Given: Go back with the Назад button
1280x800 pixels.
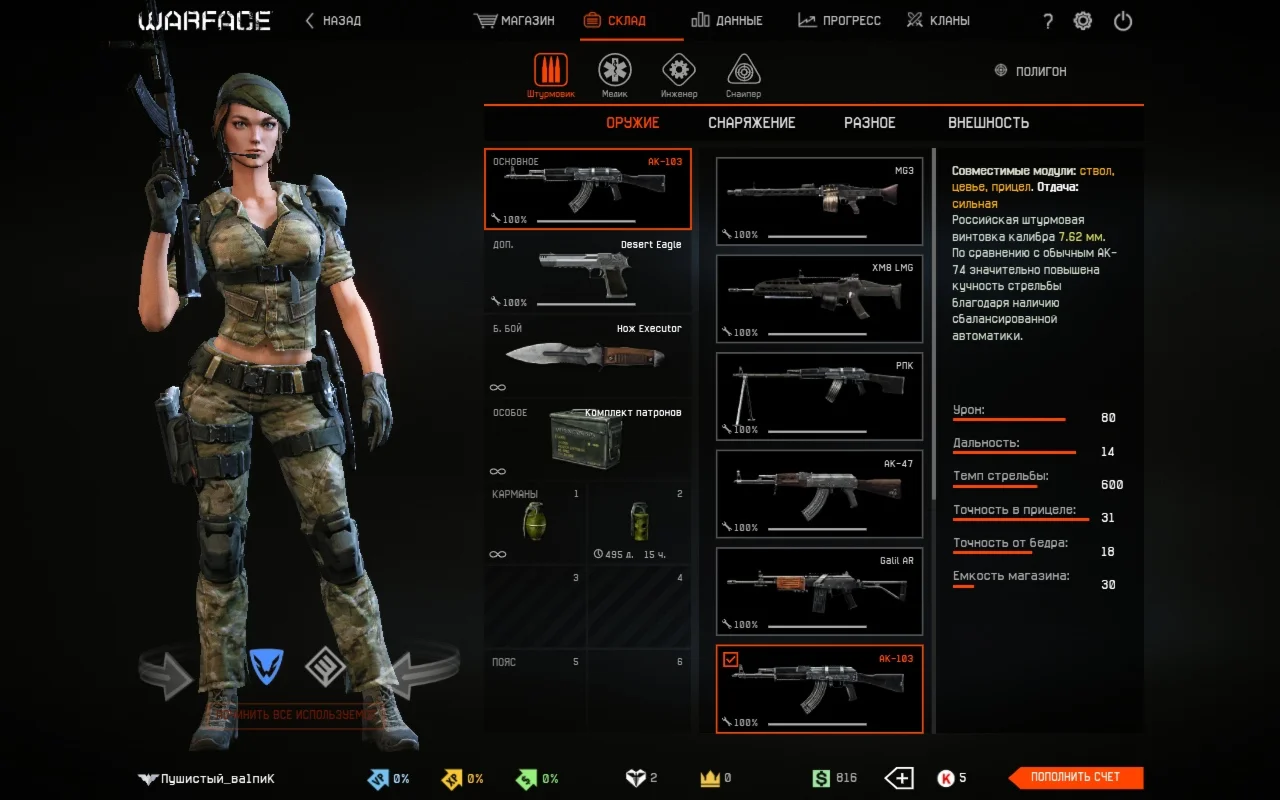Looking at the screenshot, I should pos(334,20).
